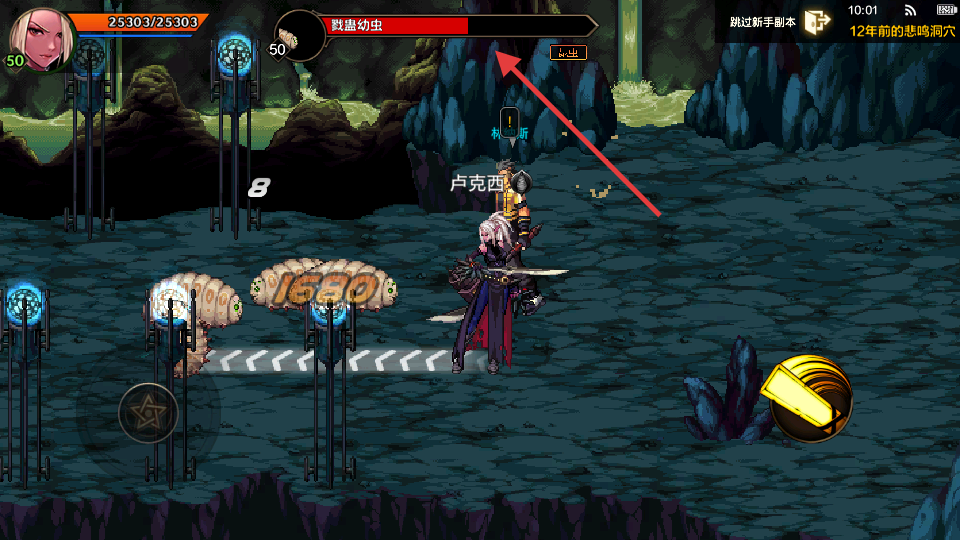Tap the skip tutorial dungeon exit icon

[818, 22]
